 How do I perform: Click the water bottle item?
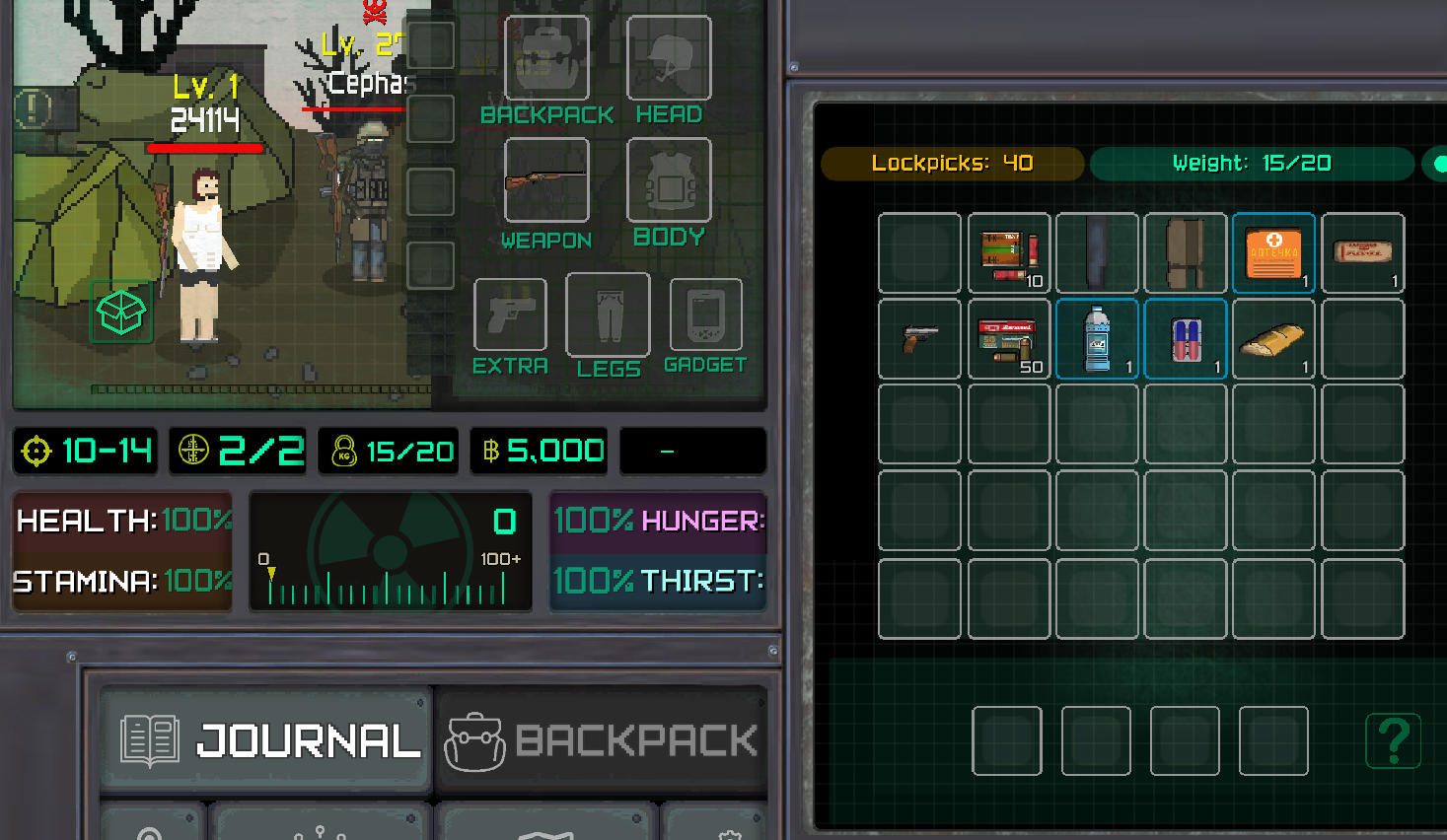[1097, 340]
